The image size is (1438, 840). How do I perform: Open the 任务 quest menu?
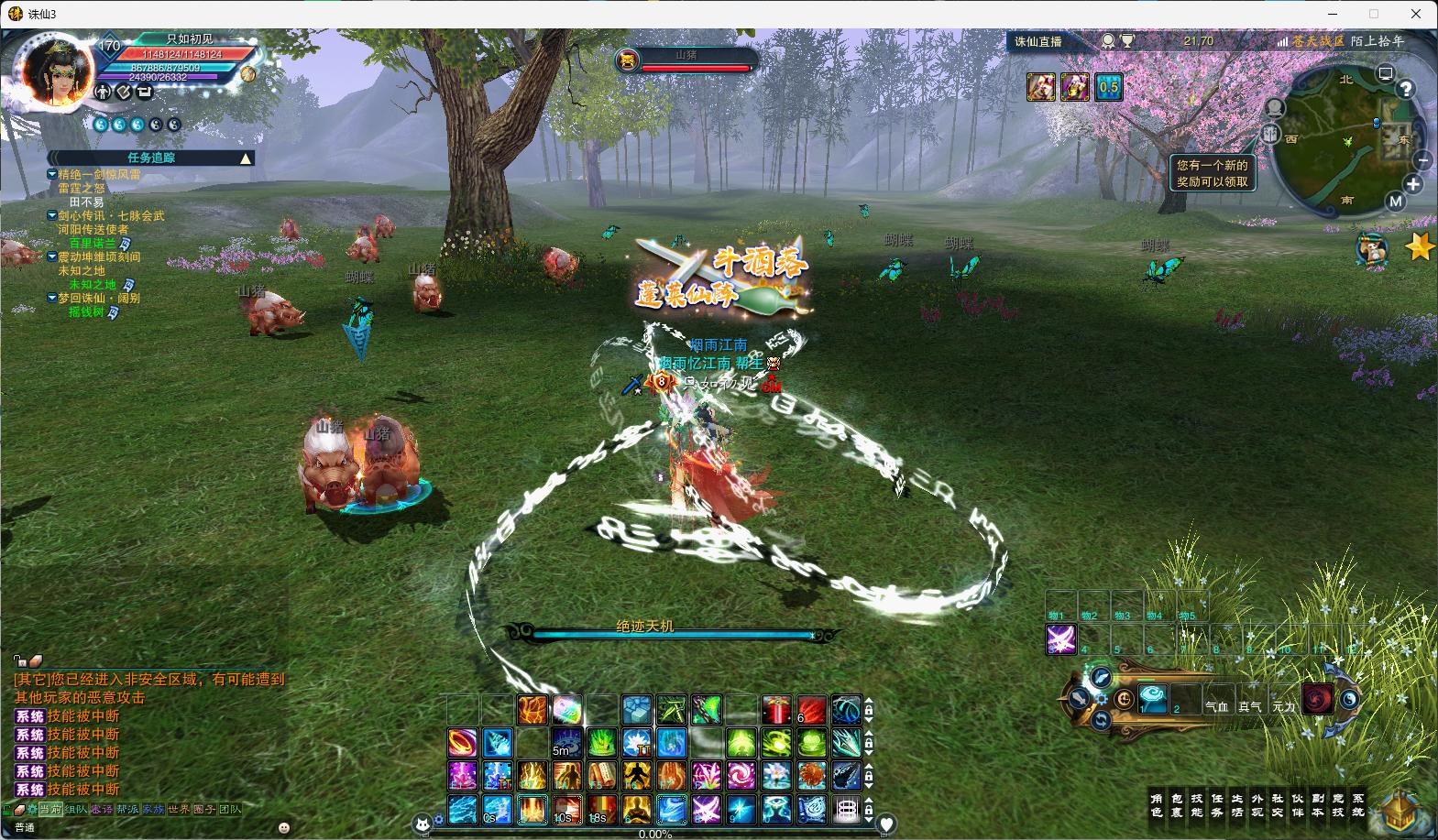click(1217, 805)
